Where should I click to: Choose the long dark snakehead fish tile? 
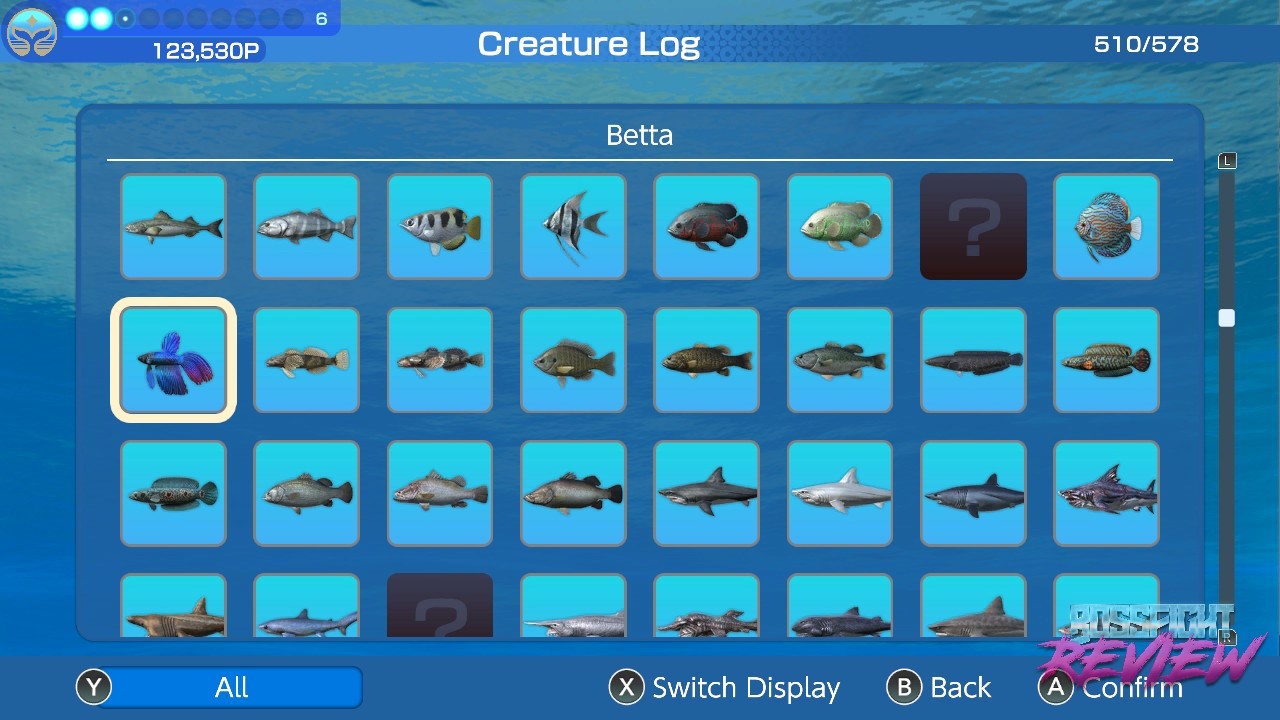point(973,360)
